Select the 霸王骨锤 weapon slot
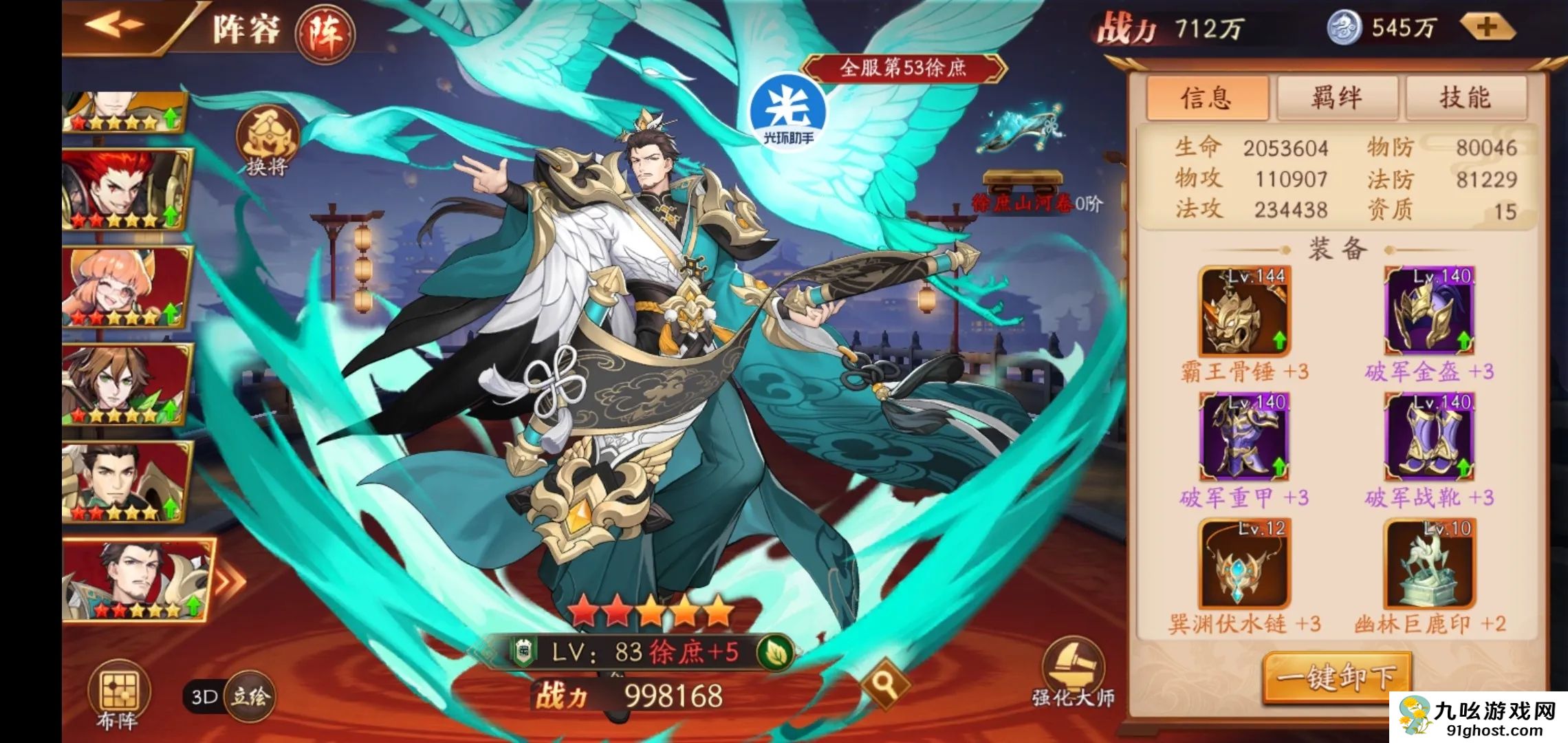 (x=1244, y=312)
